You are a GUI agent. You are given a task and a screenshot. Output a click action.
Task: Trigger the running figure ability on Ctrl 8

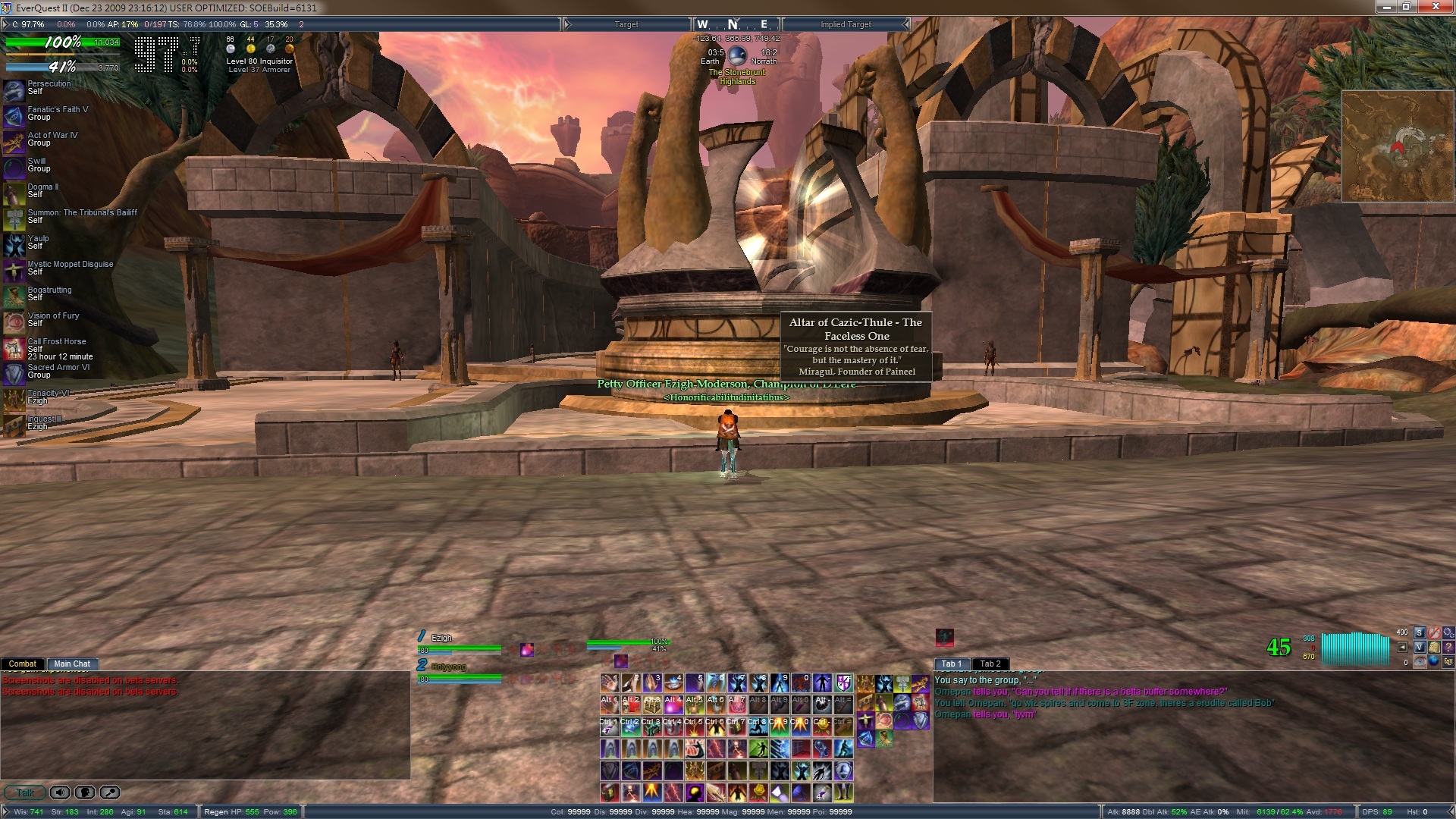[758, 727]
